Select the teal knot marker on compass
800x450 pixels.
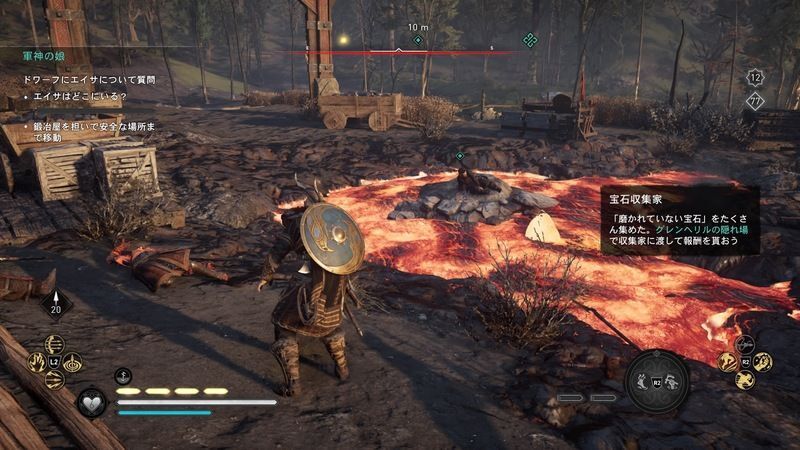(x=530, y=40)
